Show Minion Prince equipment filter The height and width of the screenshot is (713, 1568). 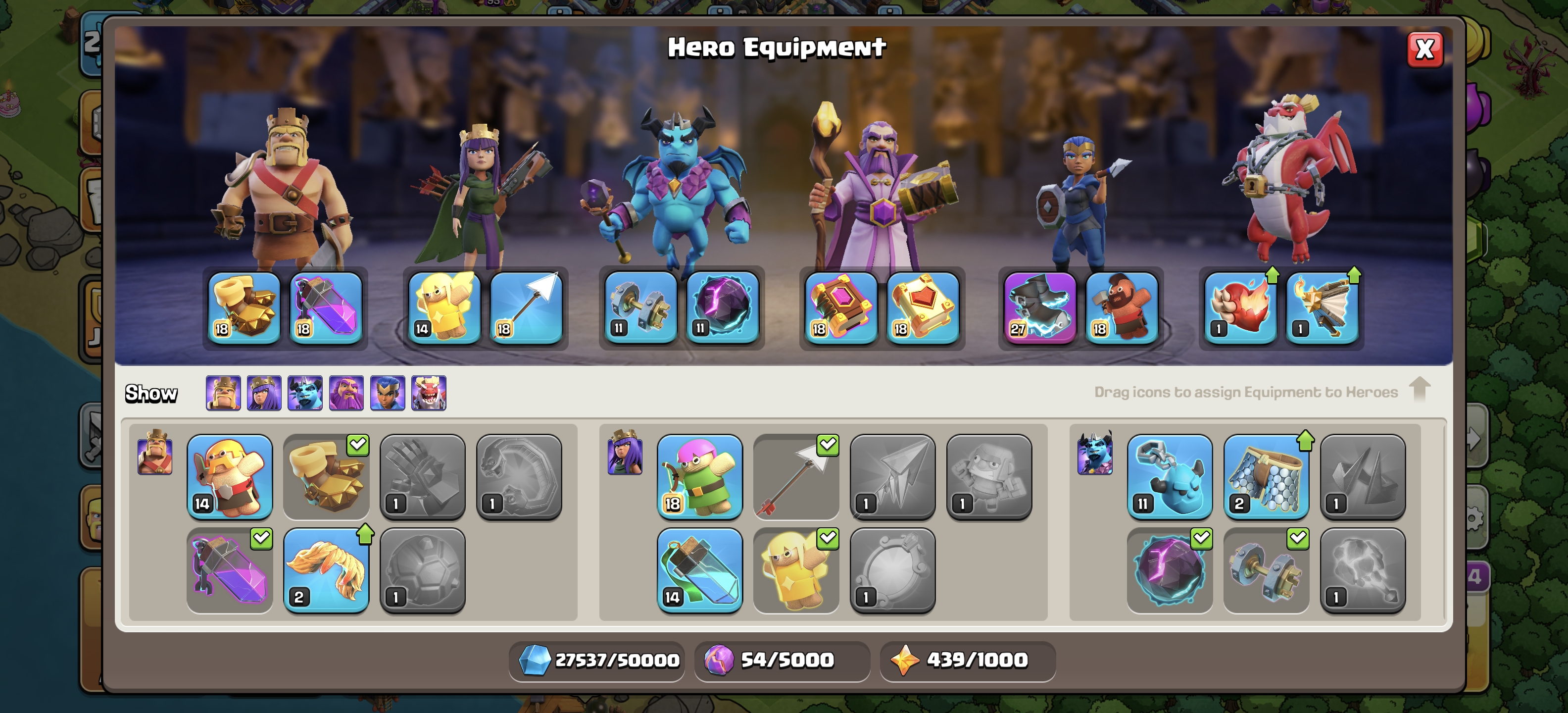(305, 393)
